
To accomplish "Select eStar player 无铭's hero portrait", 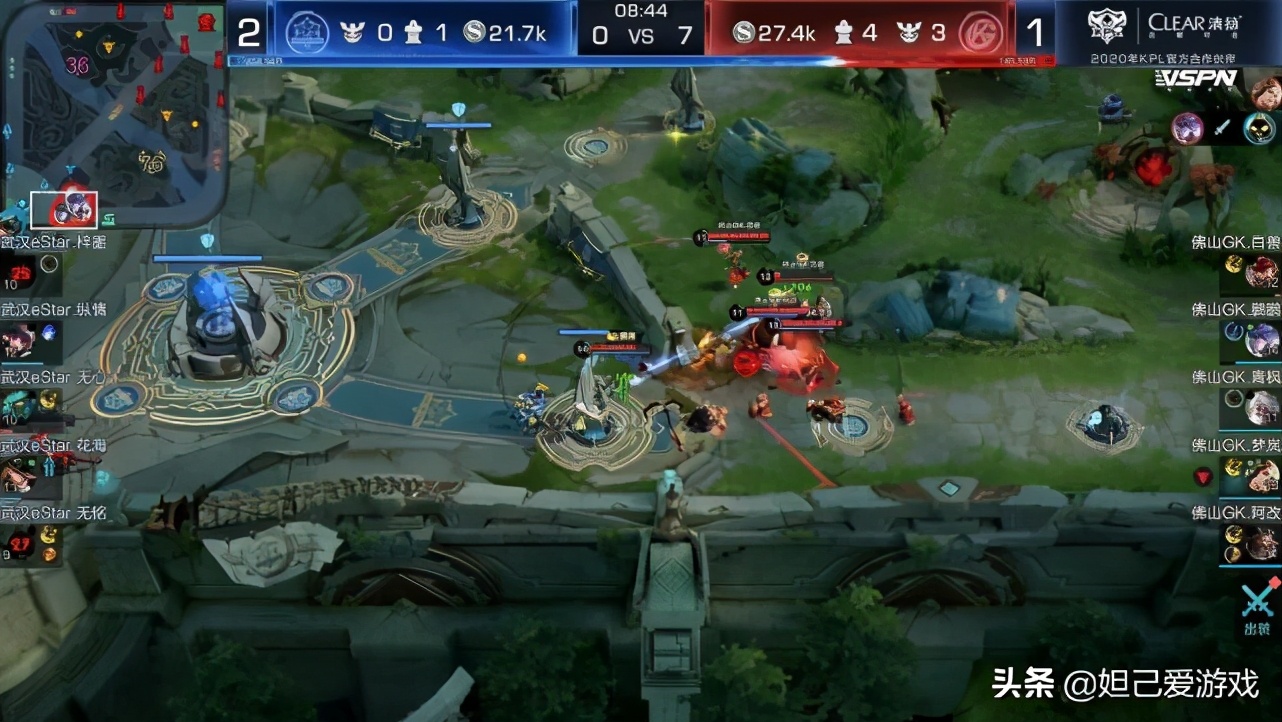I will [x=18, y=542].
